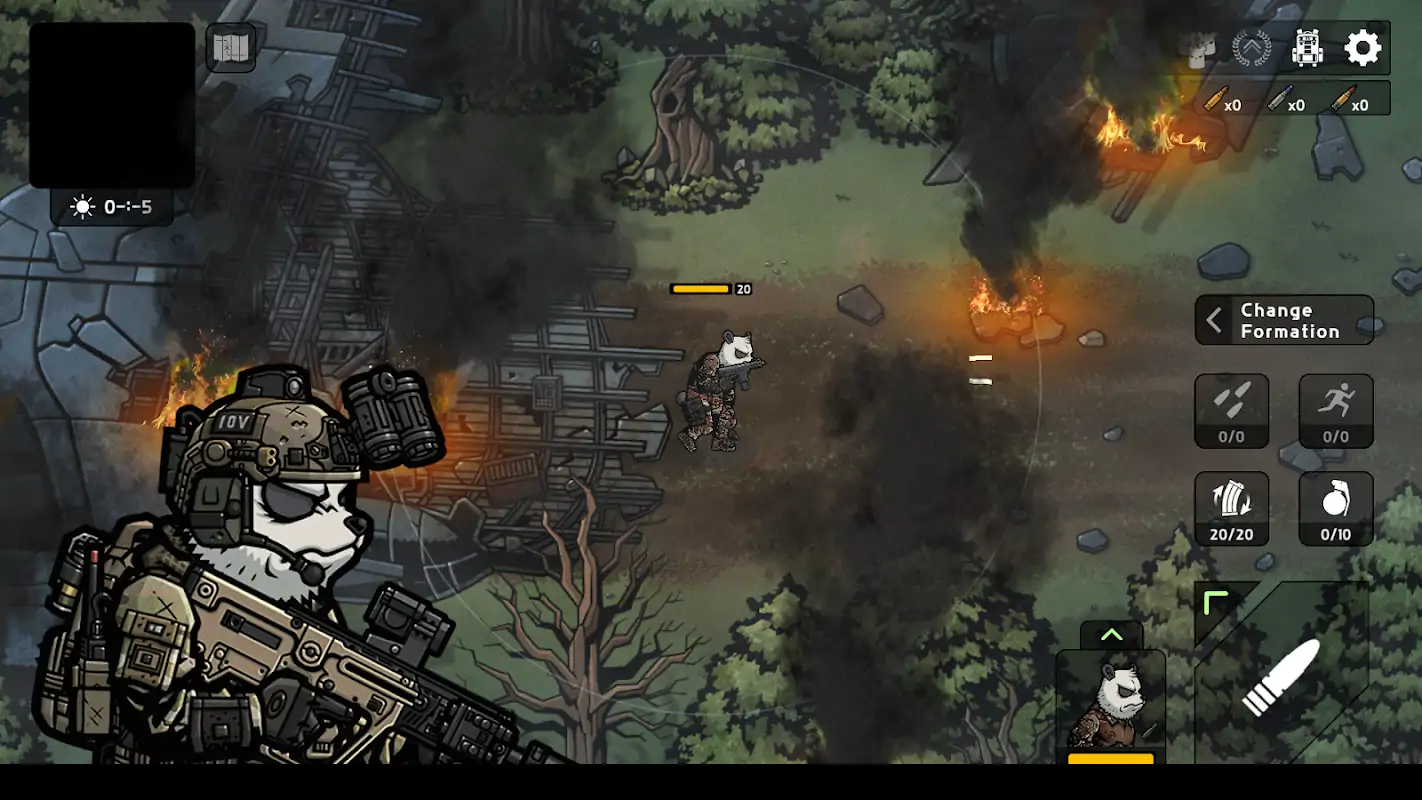The image size is (1422, 800).
Task: Click the black minimap panel
Action: pyautogui.click(x=112, y=105)
